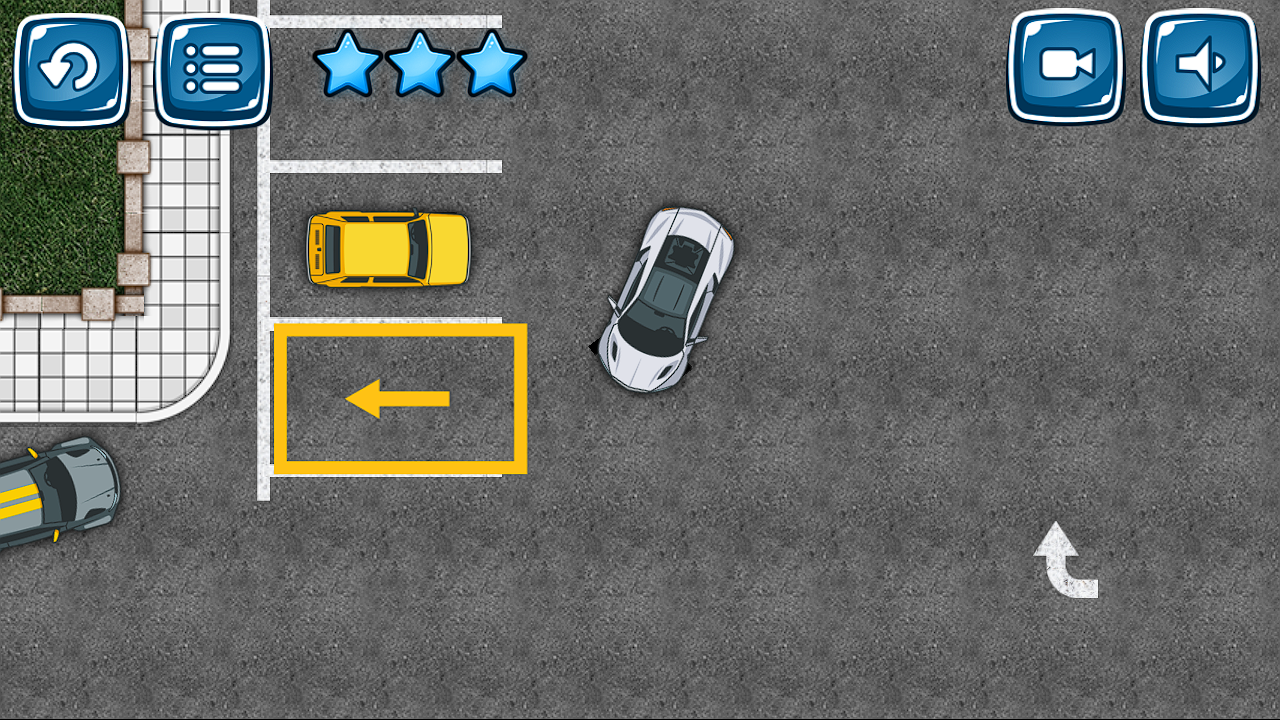
Task: Tap the yellow arrow inside parking space
Action: coord(398,398)
